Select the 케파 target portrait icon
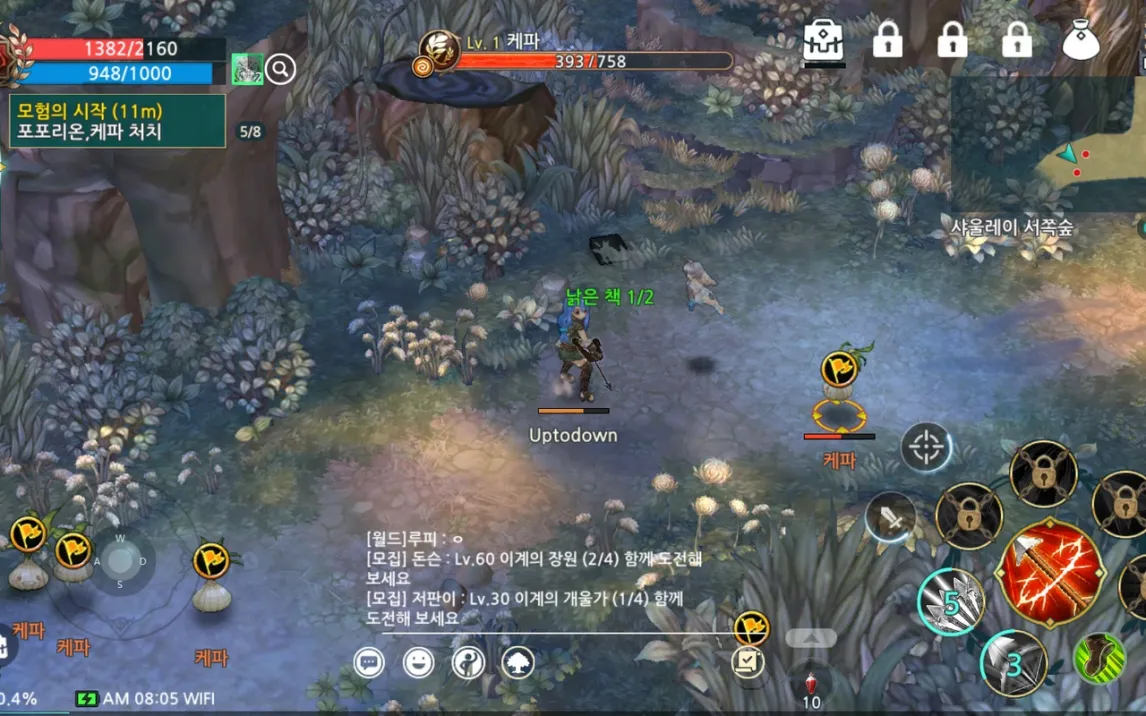The width and height of the screenshot is (1146, 716). coord(438,52)
